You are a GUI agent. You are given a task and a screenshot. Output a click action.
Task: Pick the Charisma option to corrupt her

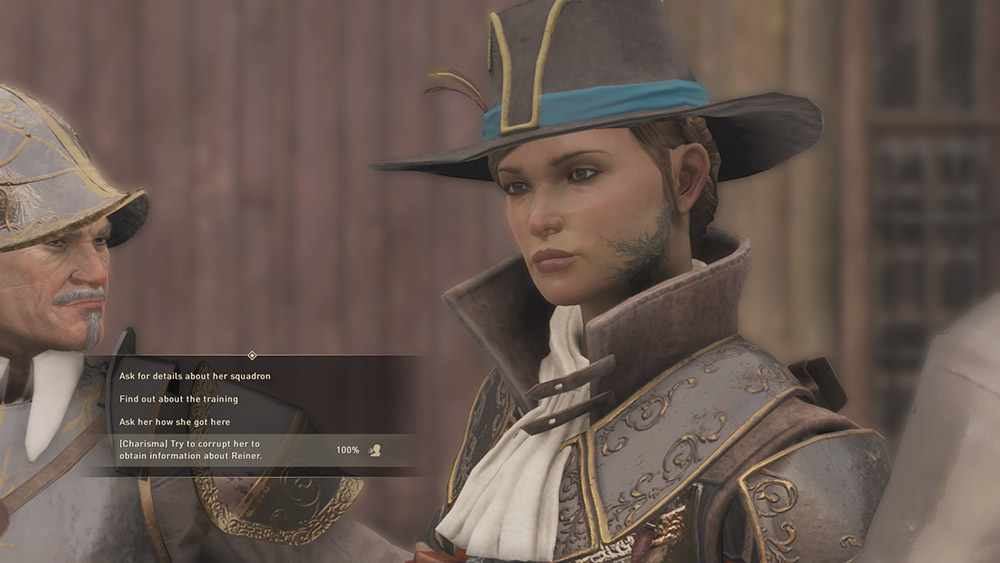click(211, 450)
